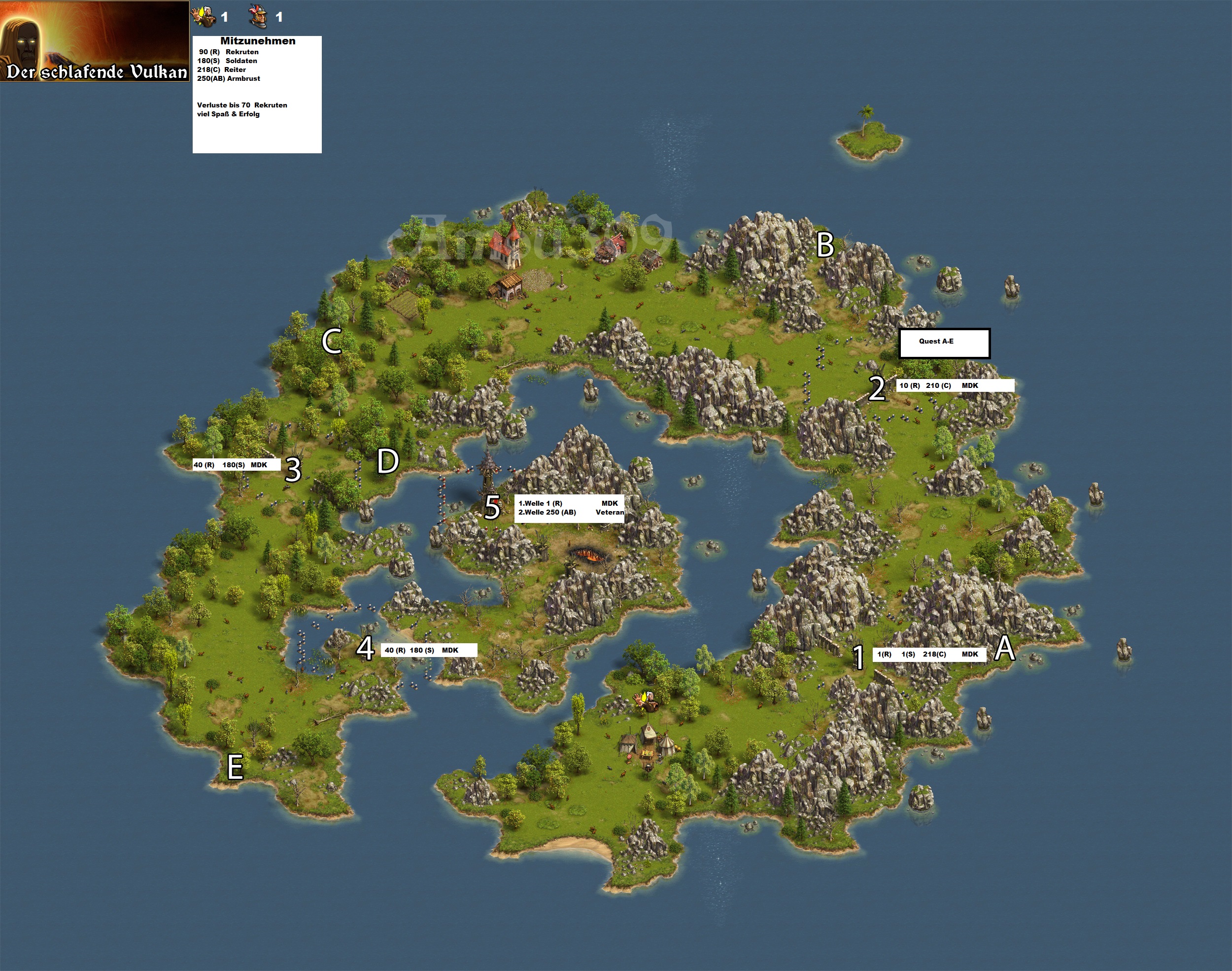Click the white-haired general icon
The image size is (1232, 971).
point(204,16)
